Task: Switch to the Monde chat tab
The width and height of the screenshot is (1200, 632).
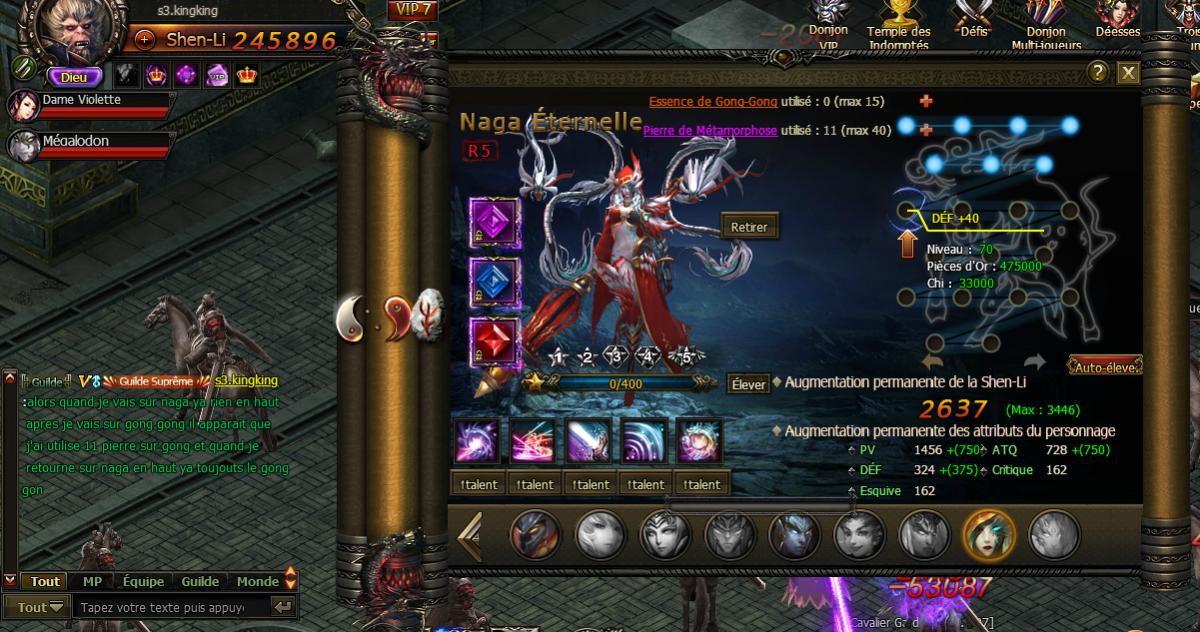Action: 258,581
